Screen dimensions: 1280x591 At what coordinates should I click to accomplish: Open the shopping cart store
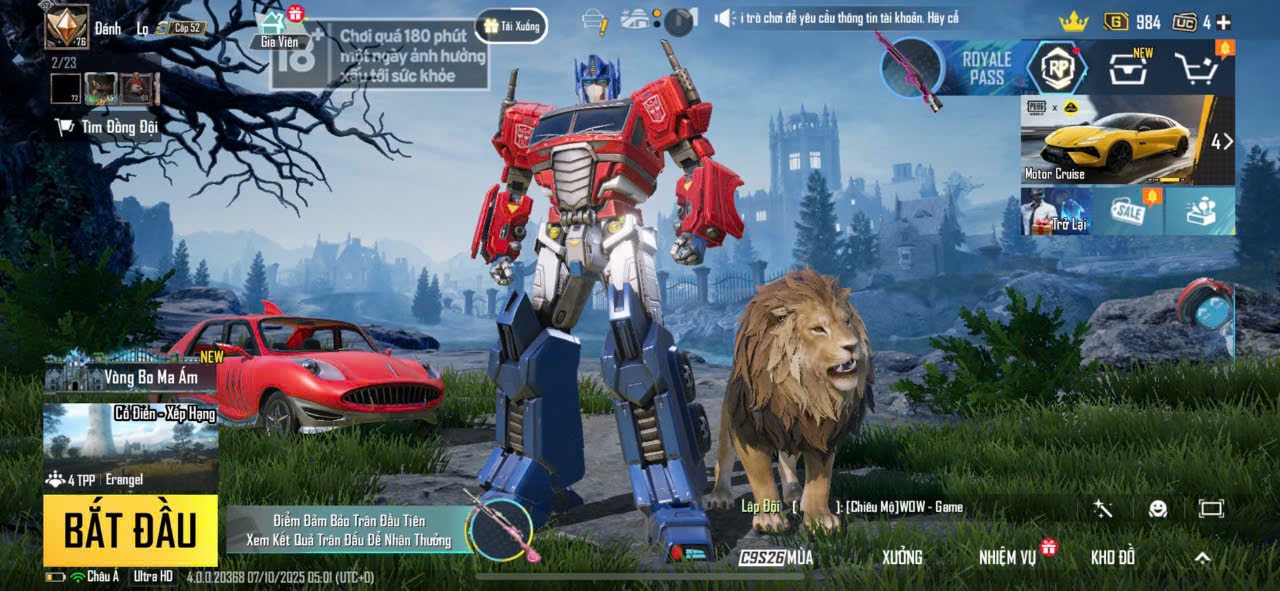click(x=1196, y=68)
